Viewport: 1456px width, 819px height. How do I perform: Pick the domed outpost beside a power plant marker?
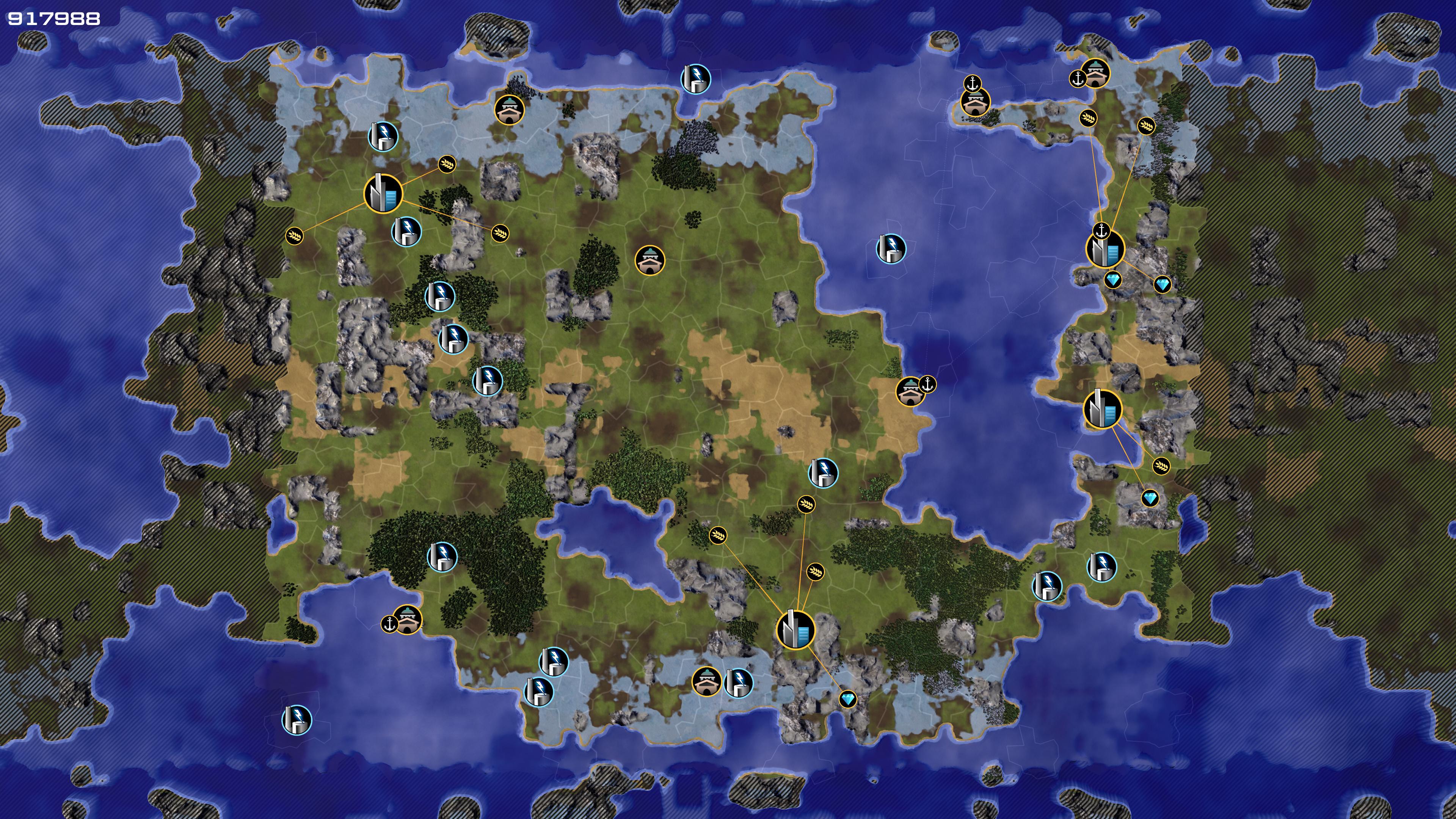tap(706, 682)
